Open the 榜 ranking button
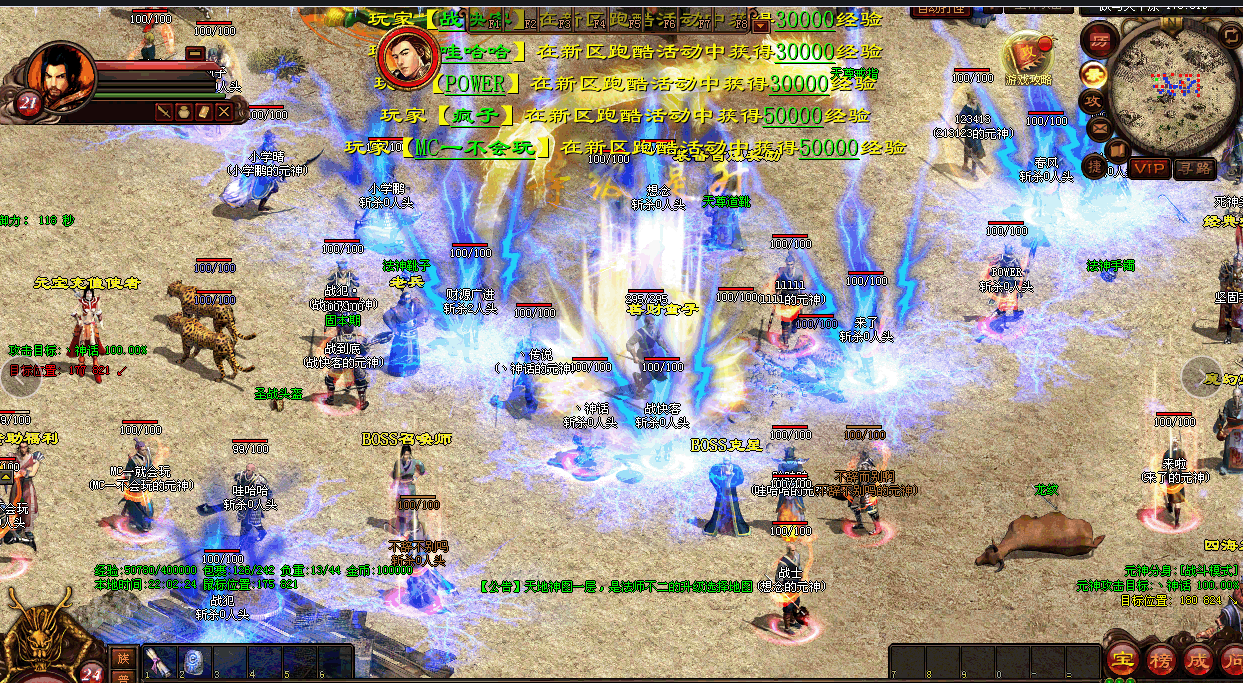The width and height of the screenshot is (1243, 683). click(x=1160, y=660)
